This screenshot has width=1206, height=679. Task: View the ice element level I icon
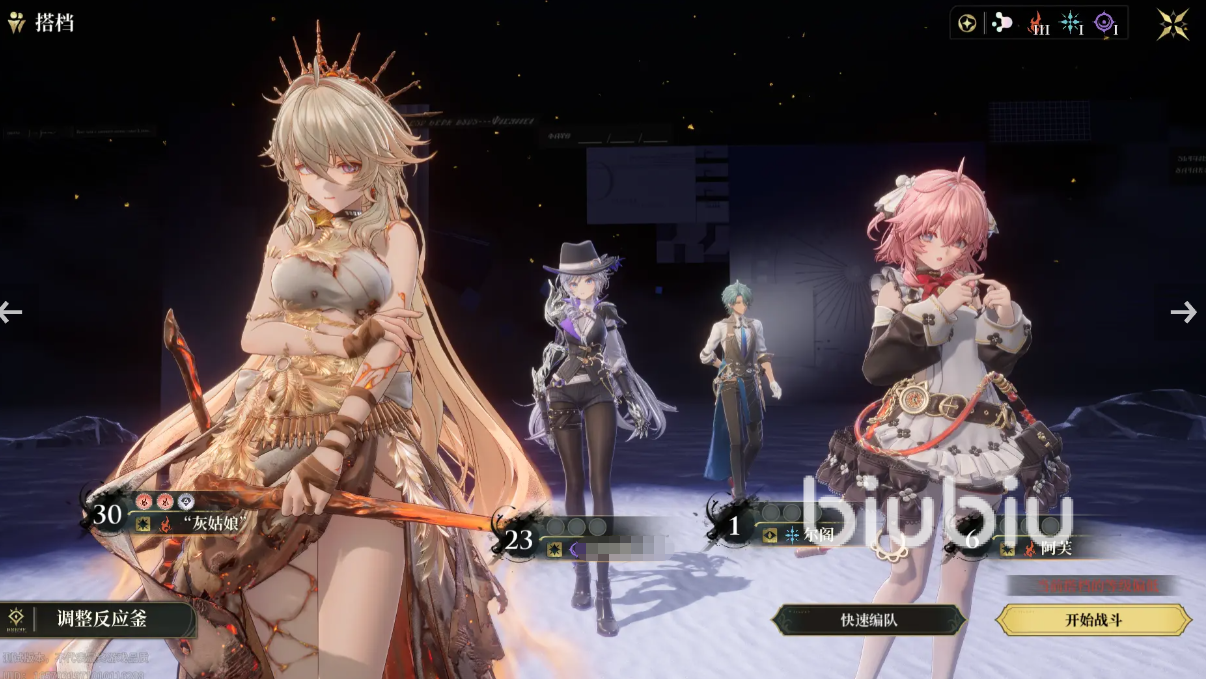(1072, 24)
